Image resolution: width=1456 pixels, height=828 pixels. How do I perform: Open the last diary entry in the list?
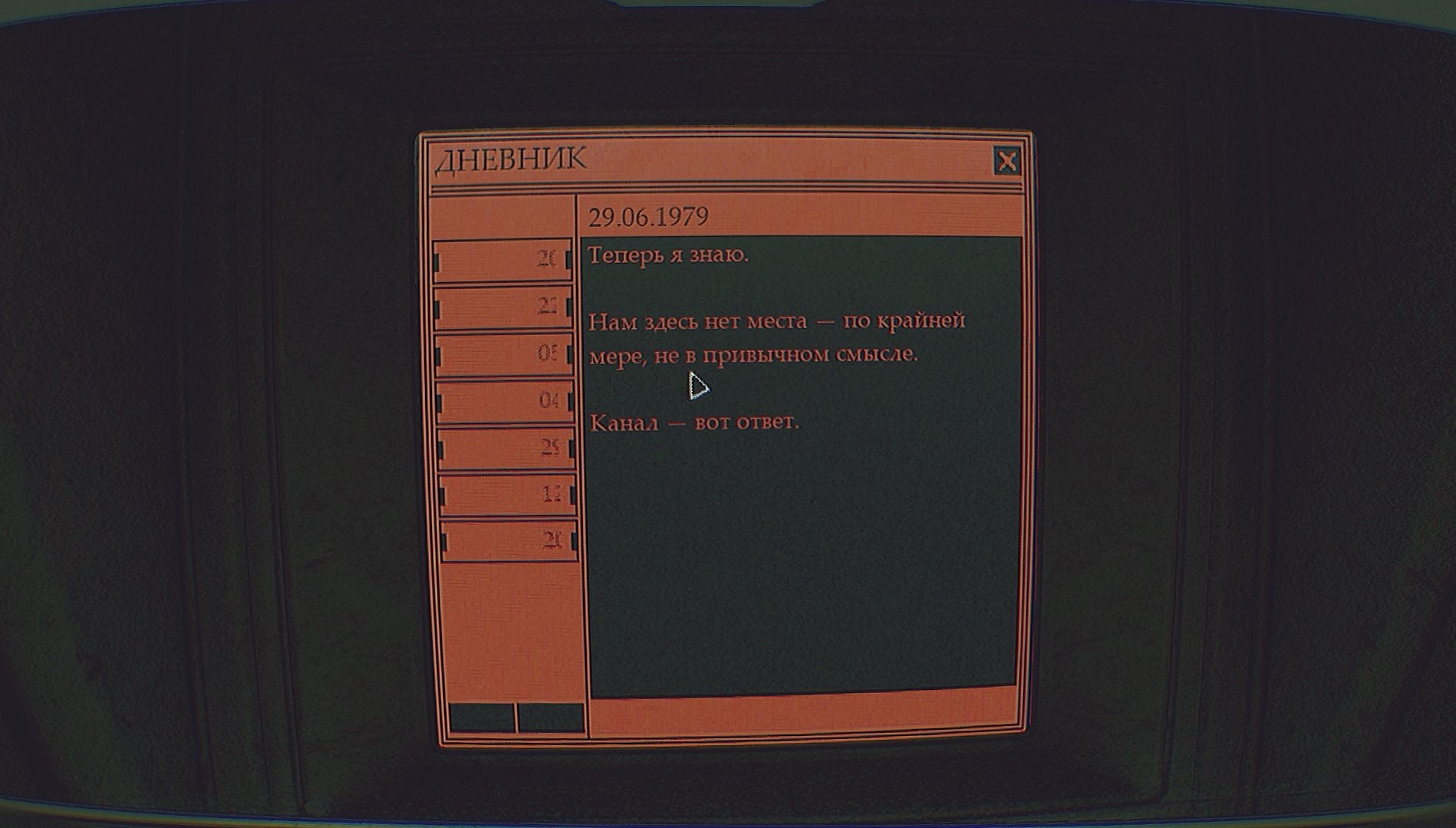509,541
